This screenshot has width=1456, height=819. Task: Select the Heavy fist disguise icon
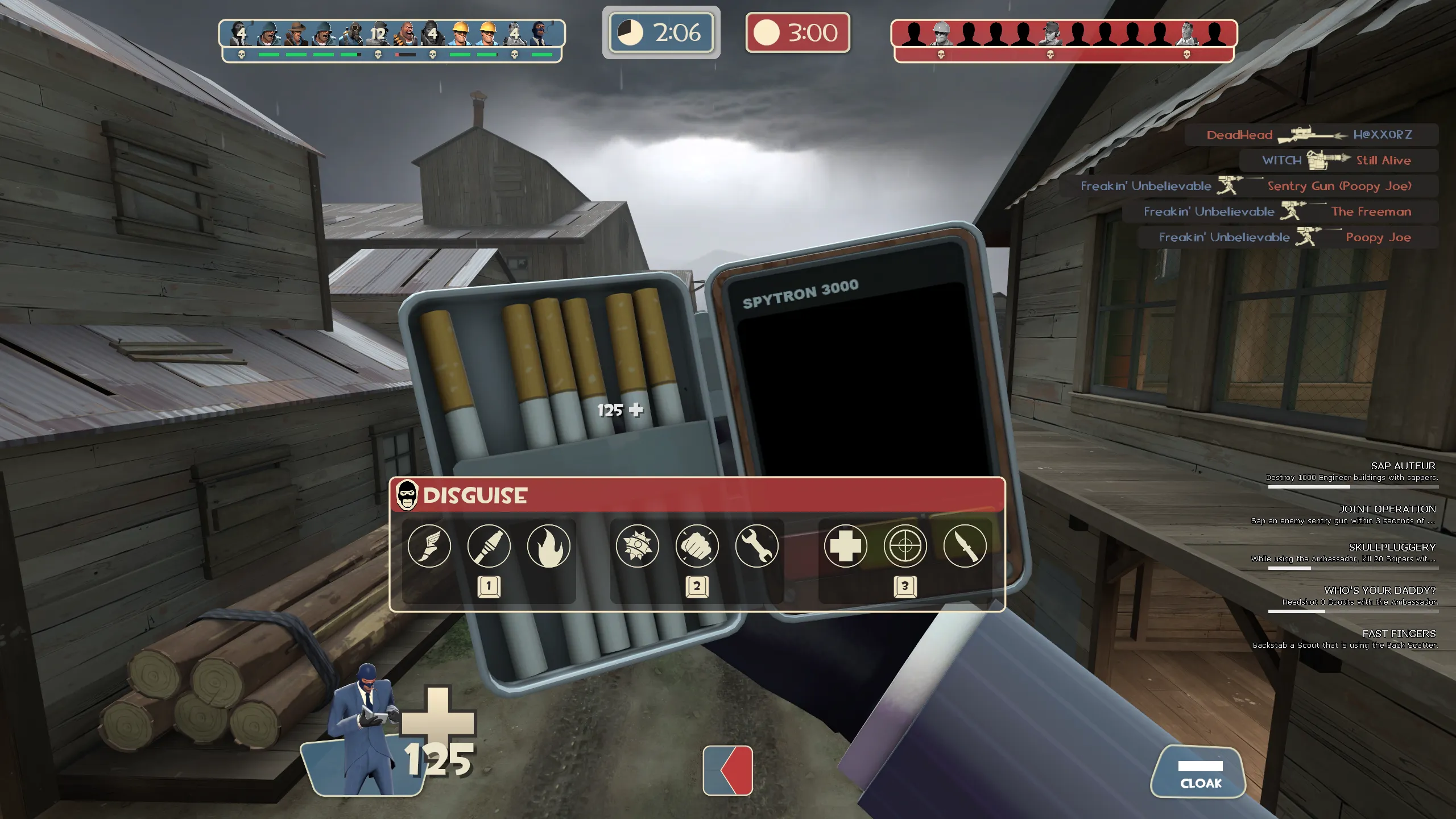(x=697, y=546)
